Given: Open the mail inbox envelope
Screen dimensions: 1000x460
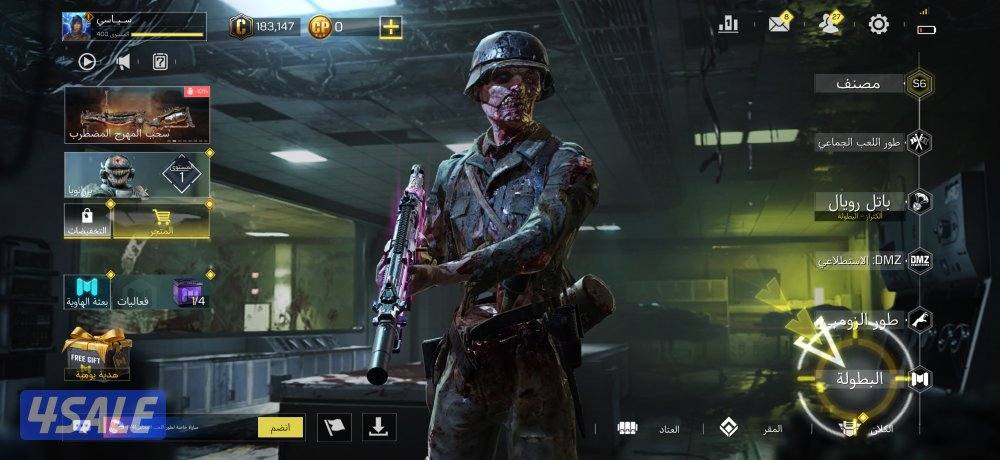Looking at the screenshot, I should tap(779, 25).
